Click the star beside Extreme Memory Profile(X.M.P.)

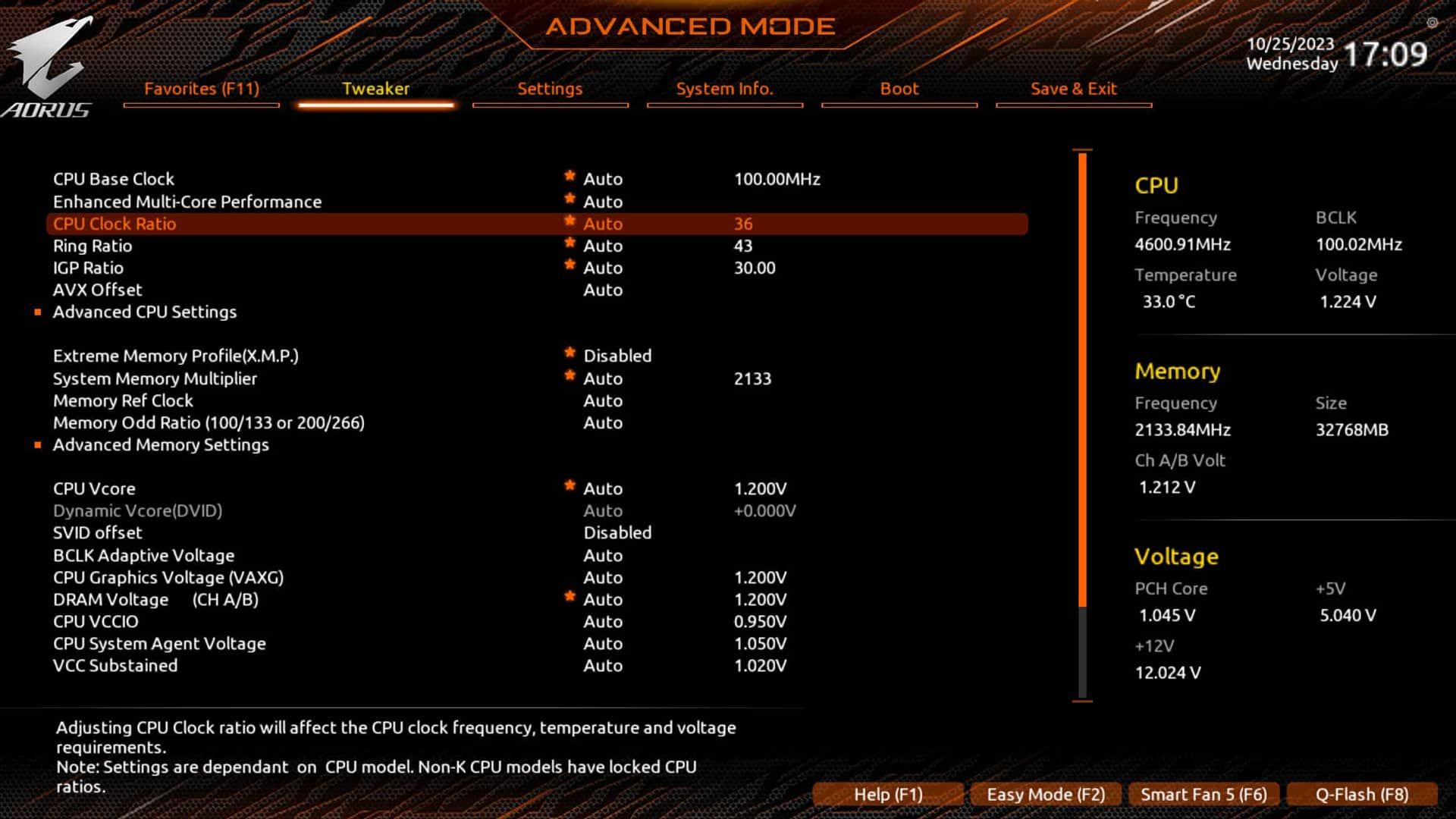(569, 351)
